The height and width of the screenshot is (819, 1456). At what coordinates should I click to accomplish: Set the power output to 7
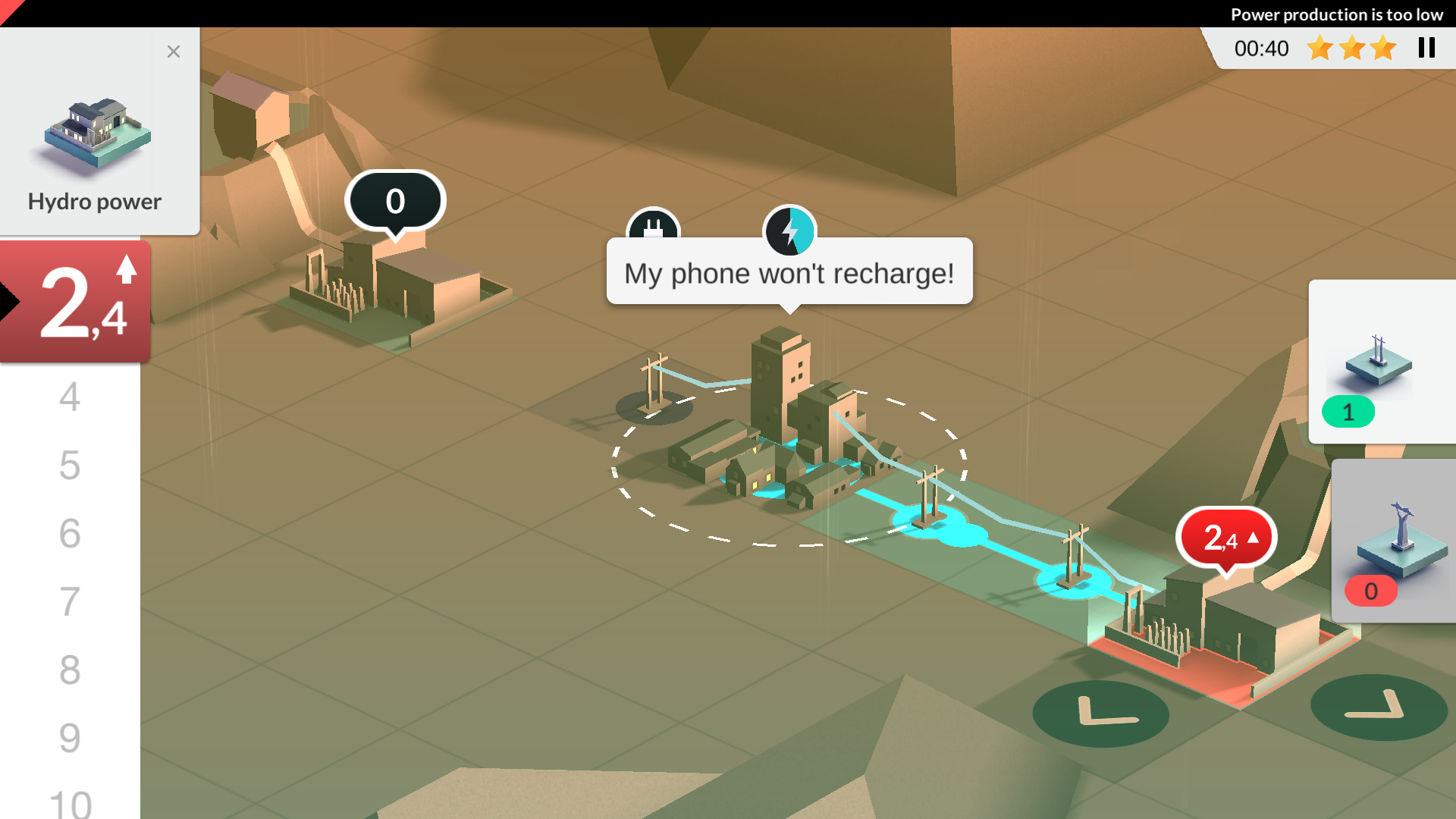[x=70, y=601]
